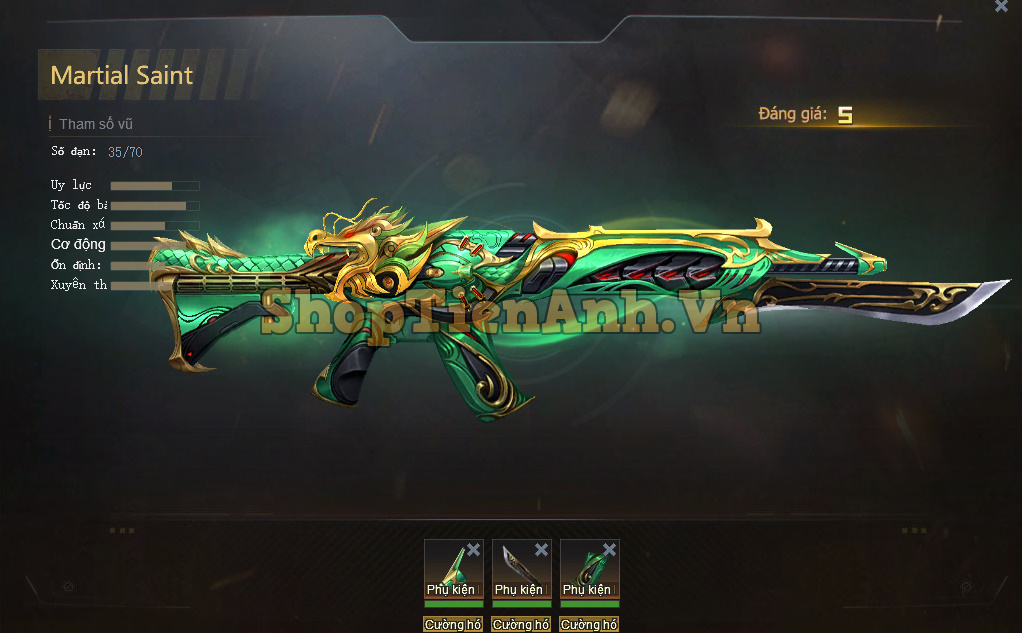1022x633 pixels.
Task: Remove the green sight accessory with its X
Action: (x=473, y=550)
